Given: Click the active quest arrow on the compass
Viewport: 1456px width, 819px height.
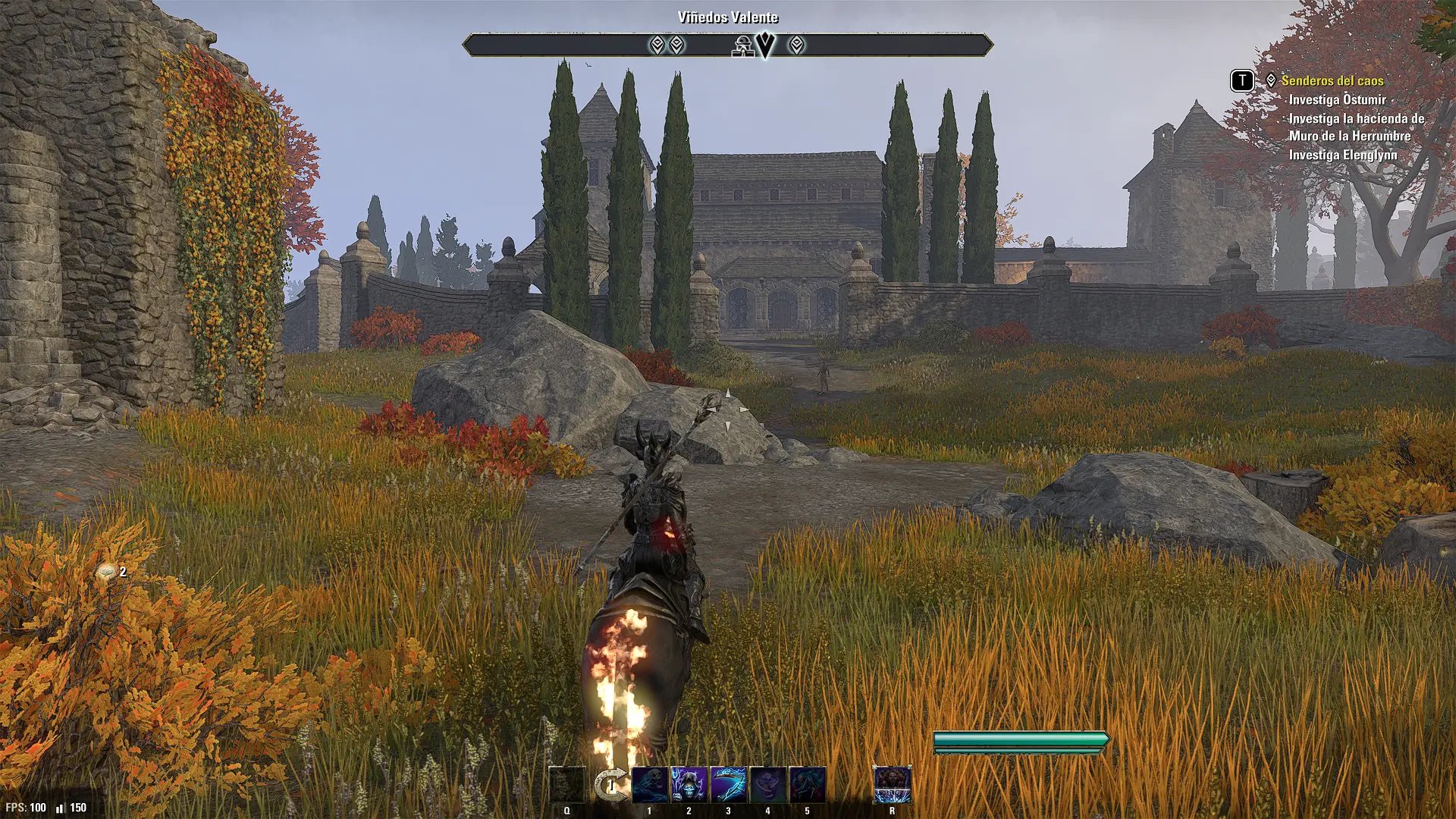Looking at the screenshot, I should pyautogui.click(x=767, y=45).
